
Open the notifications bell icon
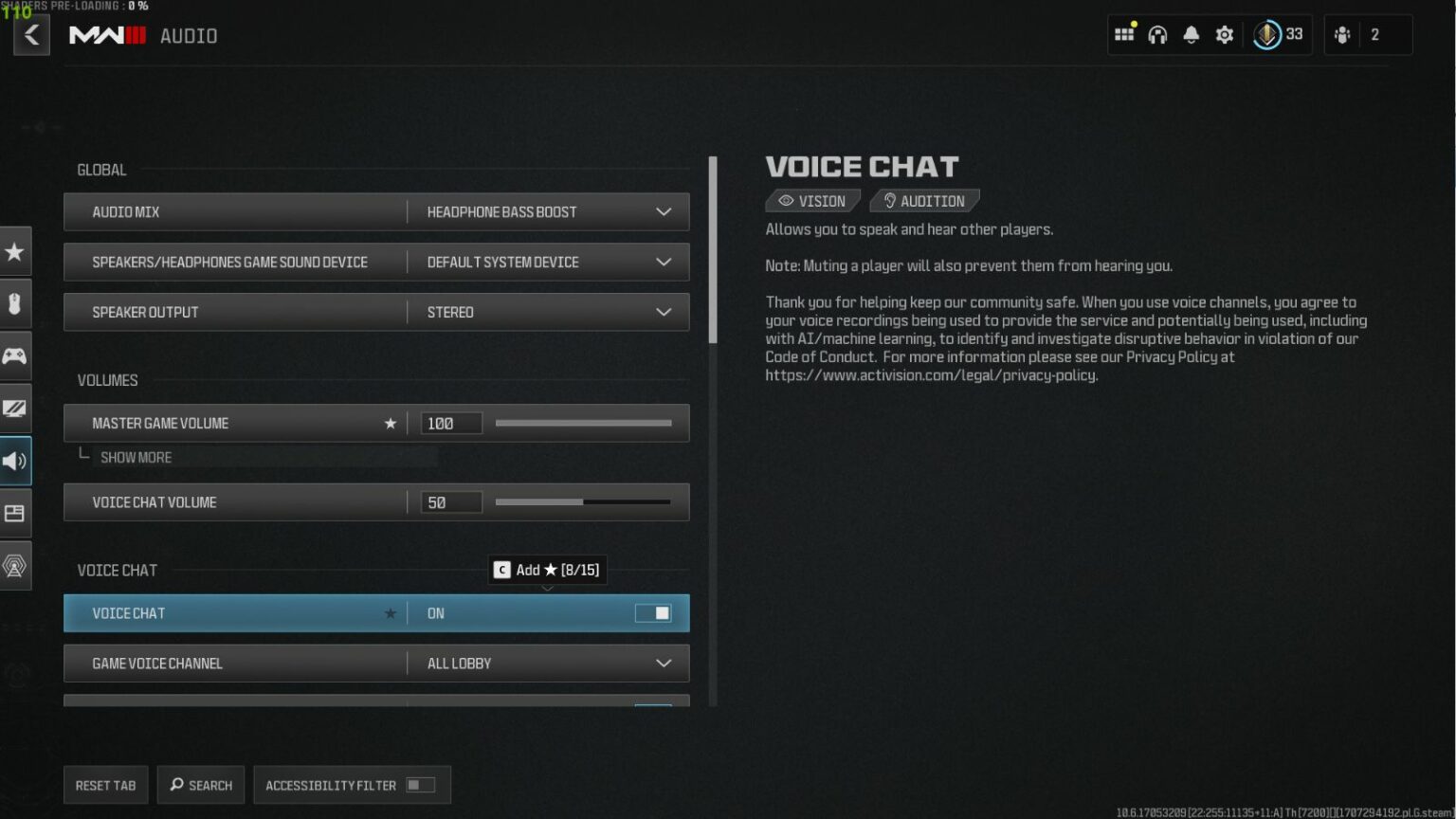(1191, 34)
